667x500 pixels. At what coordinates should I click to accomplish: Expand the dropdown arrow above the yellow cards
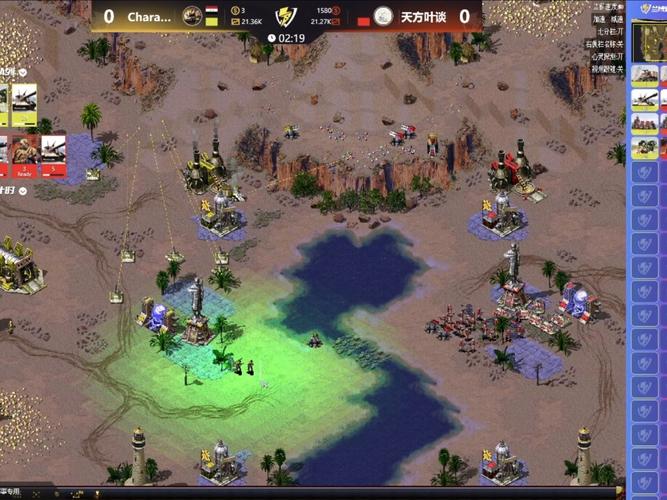click(22, 72)
